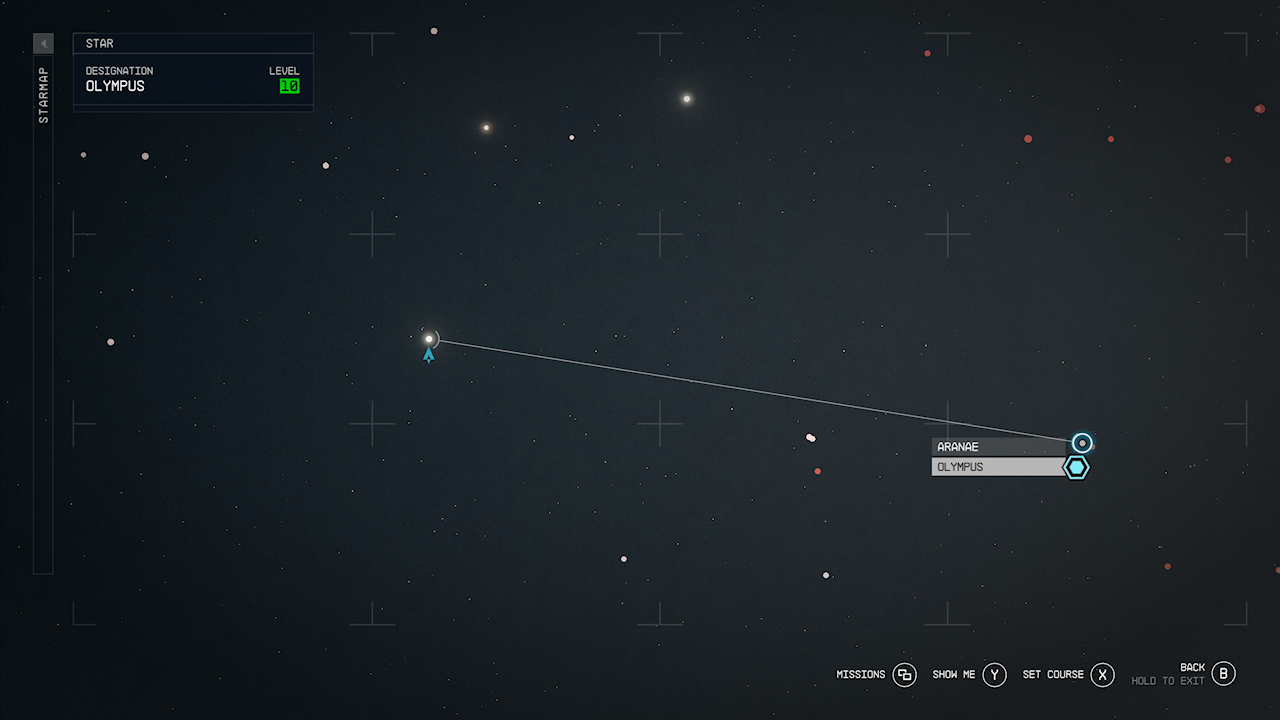Click the Olympus hexagon marker icon
This screenshot has width=1280, height=720.
pos(1076,467)
